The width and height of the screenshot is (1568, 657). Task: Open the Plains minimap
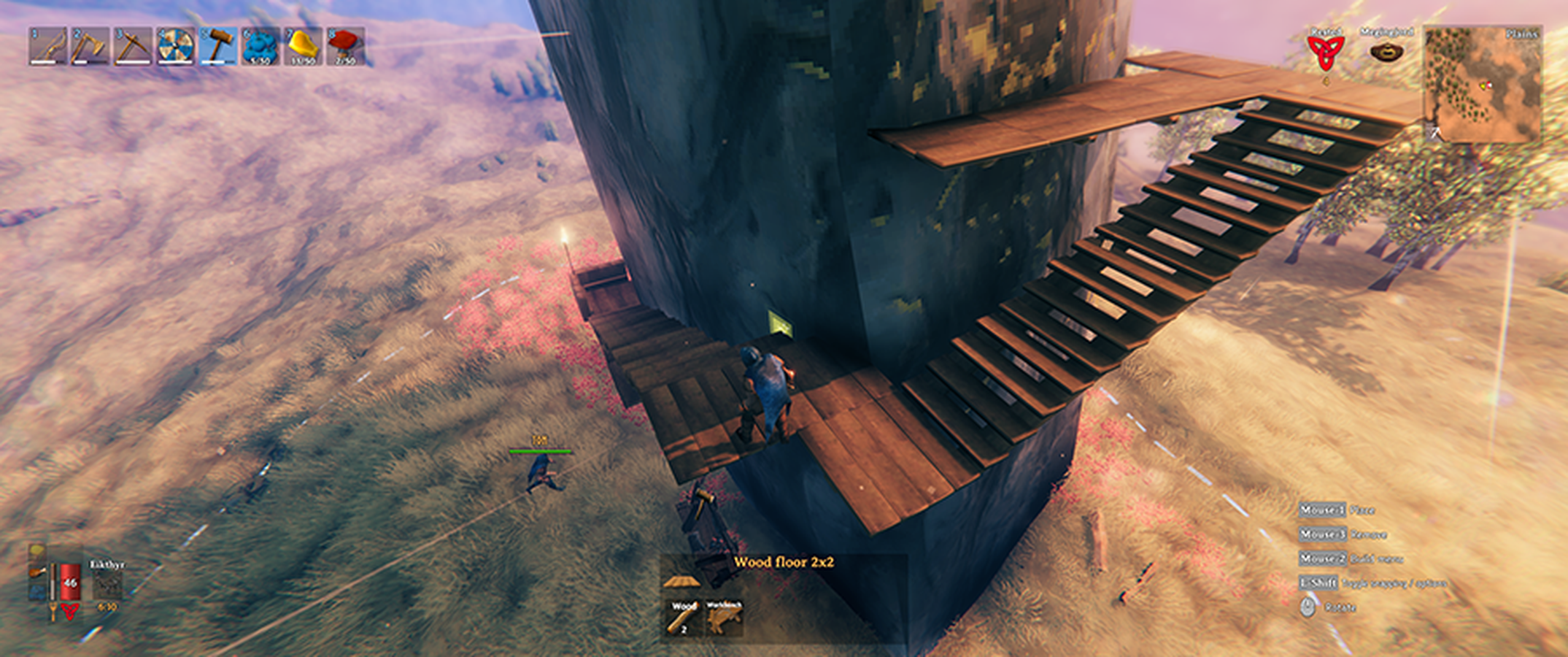1483,85
